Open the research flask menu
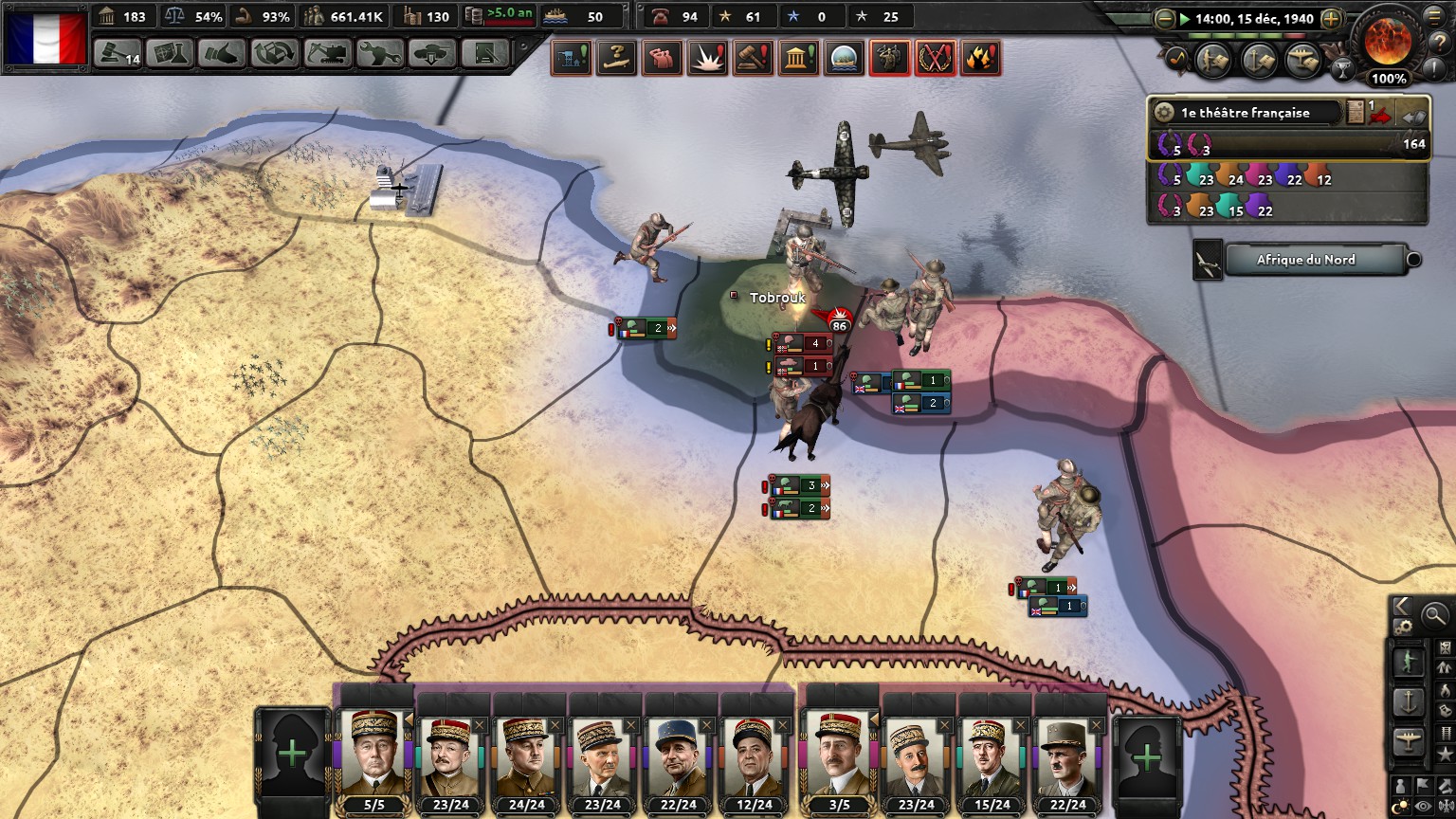Screen dimensions: 1456x819 point(170,53)
